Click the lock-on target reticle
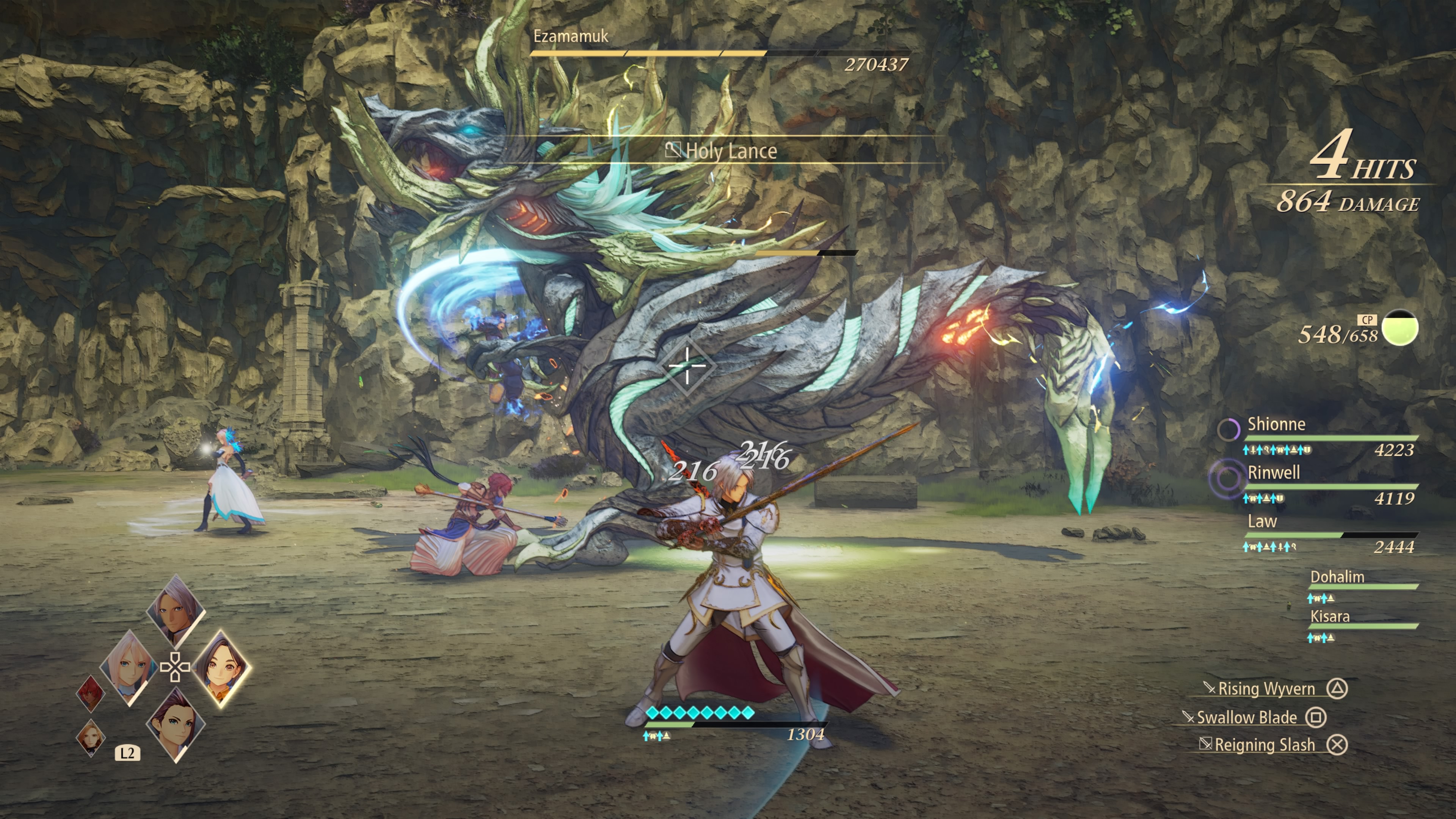The image size is (1456, 819). click(687, 366)
